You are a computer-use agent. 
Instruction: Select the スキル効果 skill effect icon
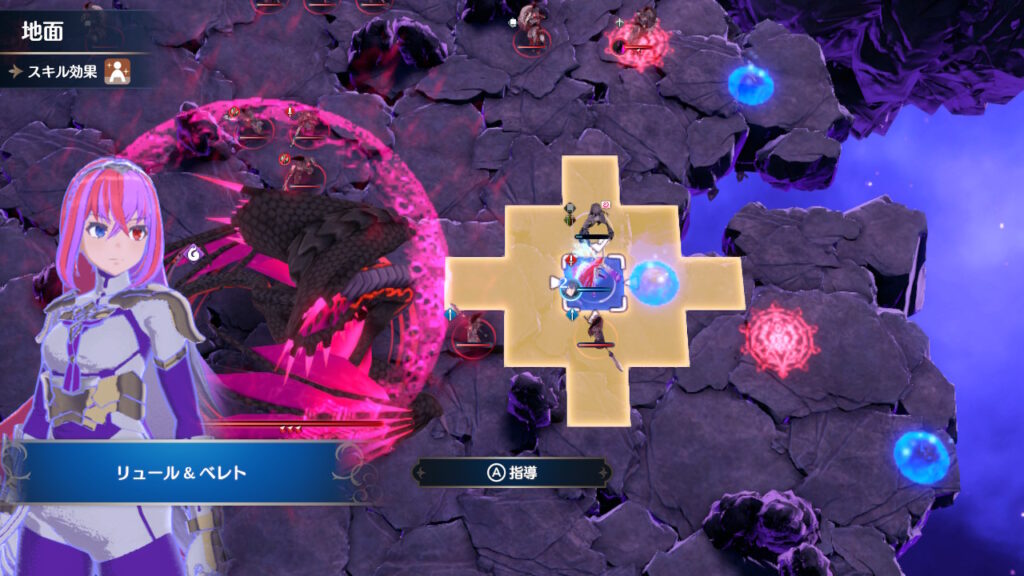(x=119, y=72)
